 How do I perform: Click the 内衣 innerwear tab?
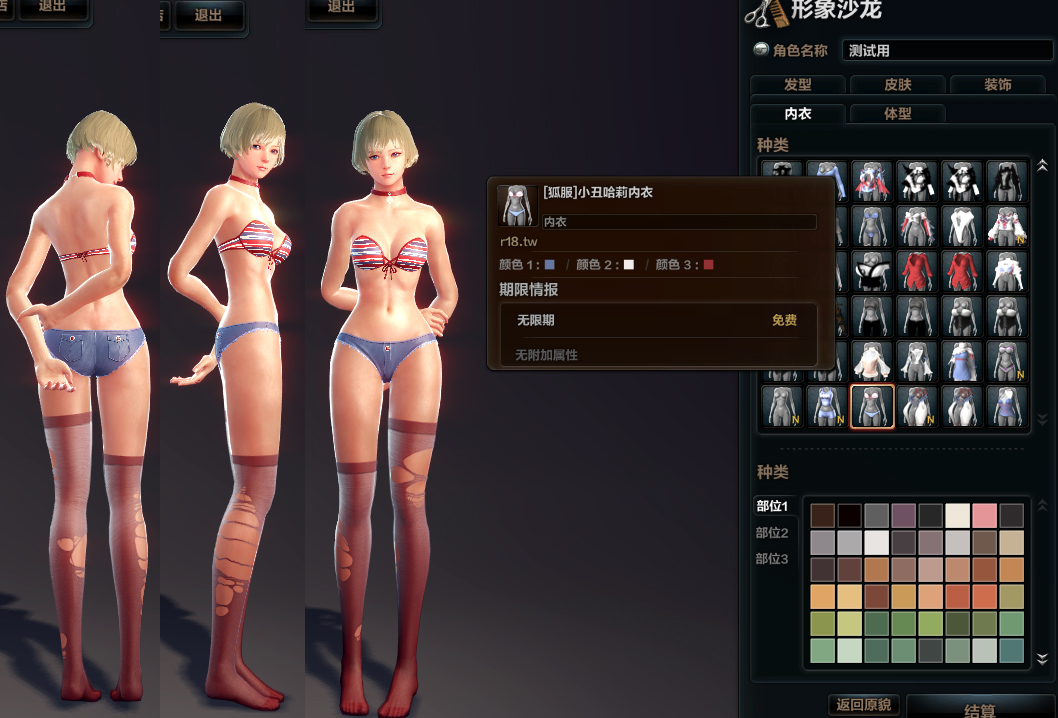point(797,114)
